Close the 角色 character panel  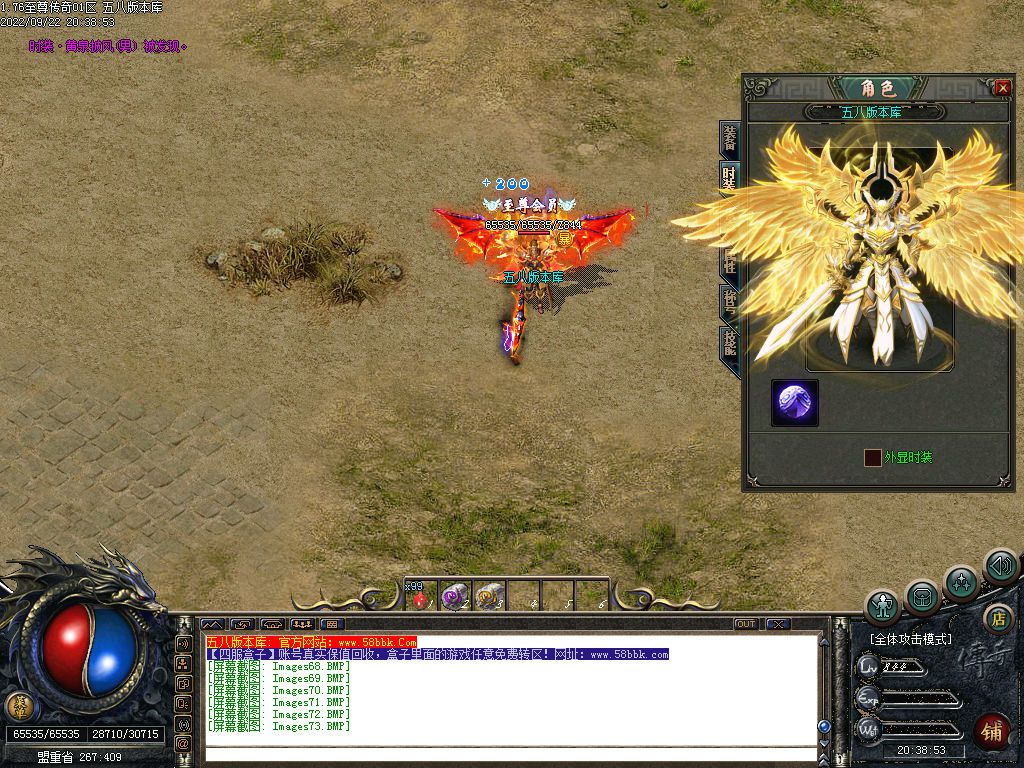click(1003, 88)
